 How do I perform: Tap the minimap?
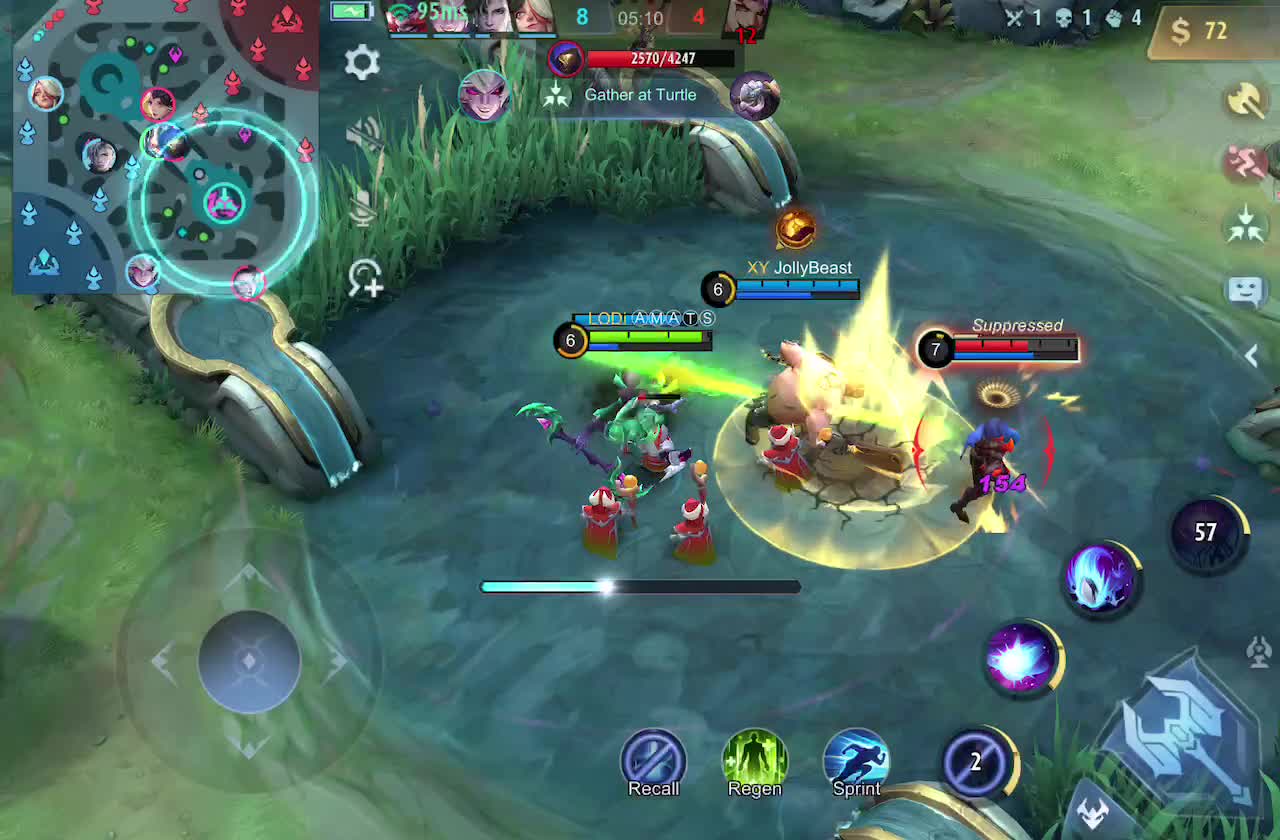(x=166, y=148)
